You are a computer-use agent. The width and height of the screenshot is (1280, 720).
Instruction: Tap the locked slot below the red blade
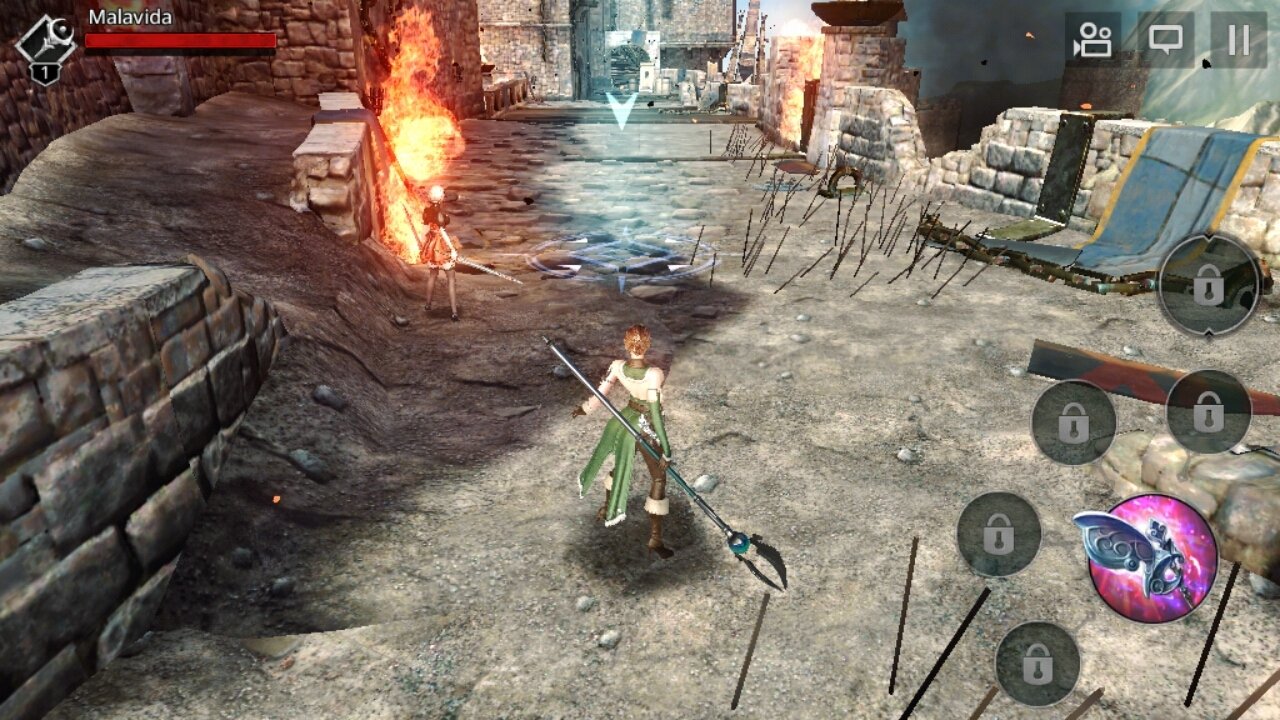coord(1075,421)
